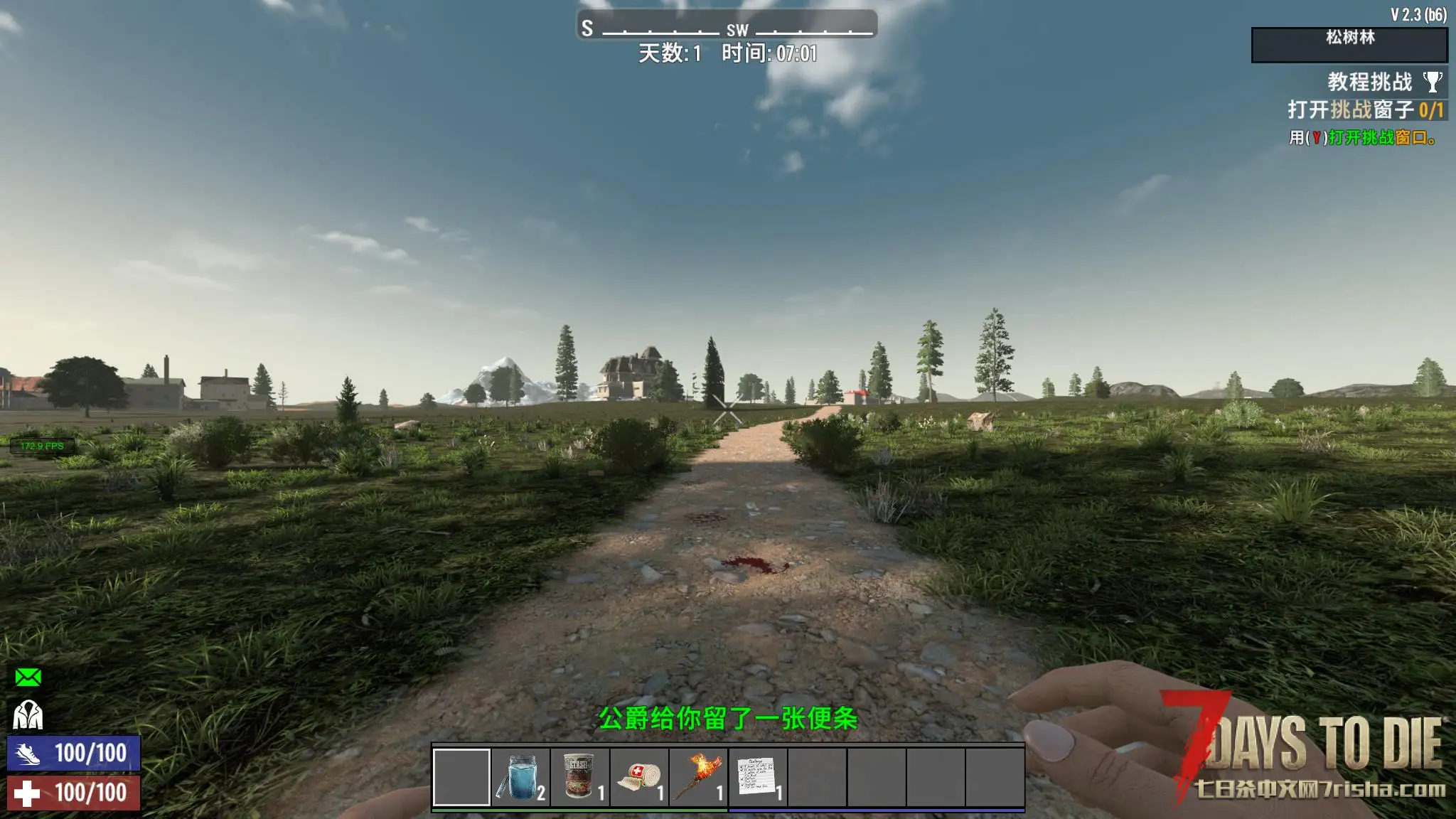Select the water jar hotbar slot
Image resolution: width=1456 pixels, height=819 pixels.
pyautogui.click(x=521, y=777)
